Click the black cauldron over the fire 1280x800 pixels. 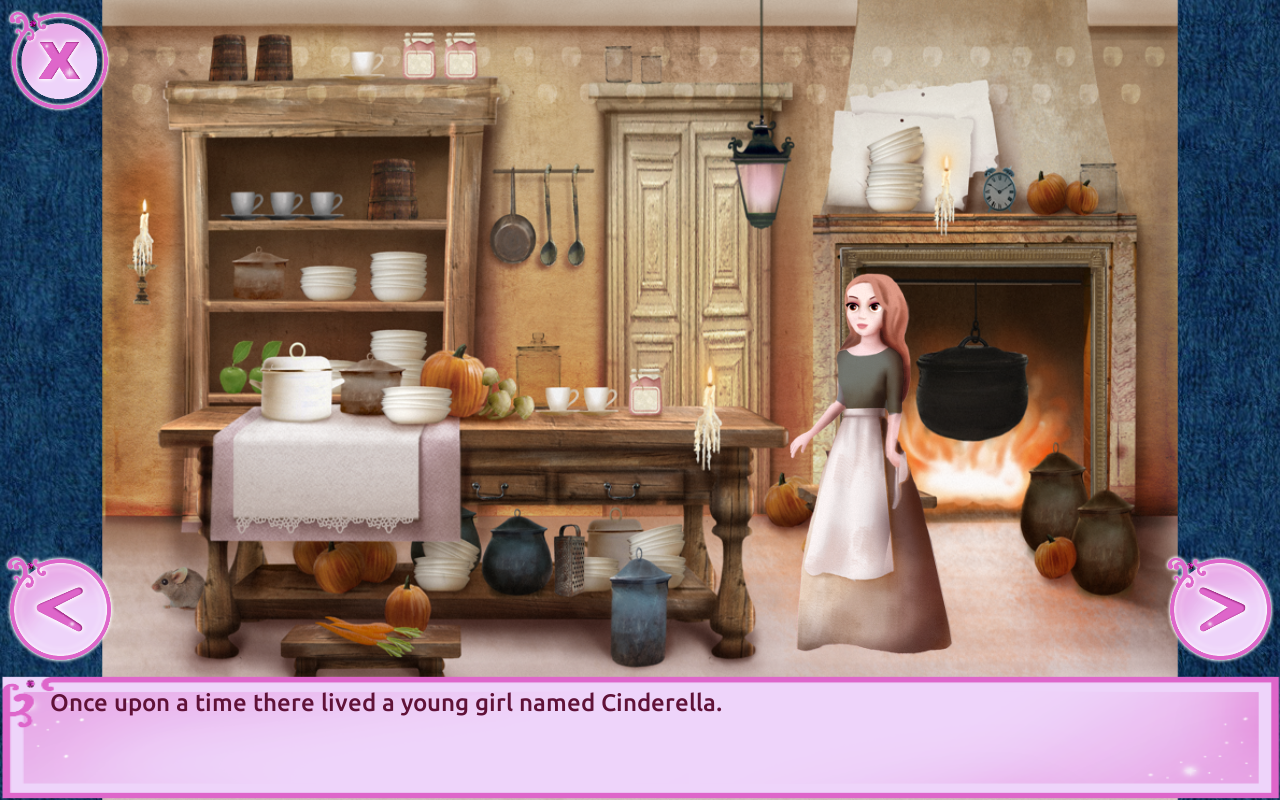965,390
